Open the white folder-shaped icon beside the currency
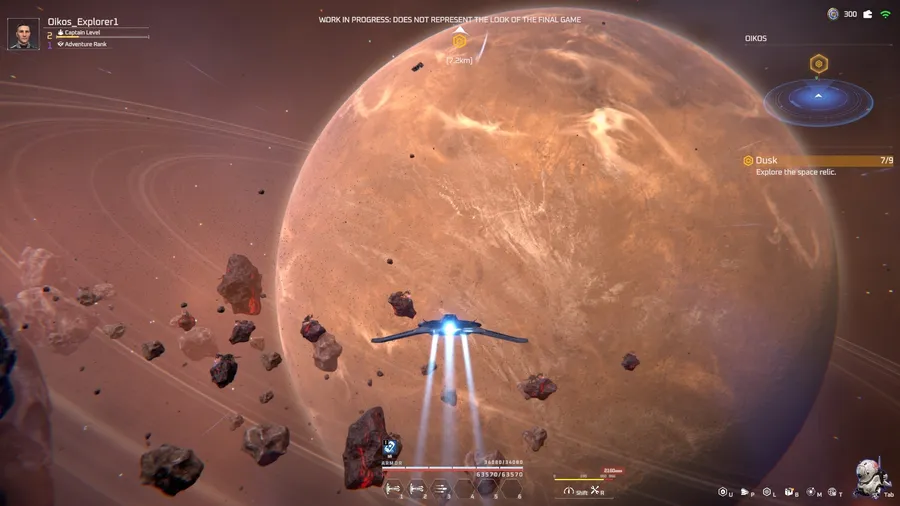 [867, 14]
